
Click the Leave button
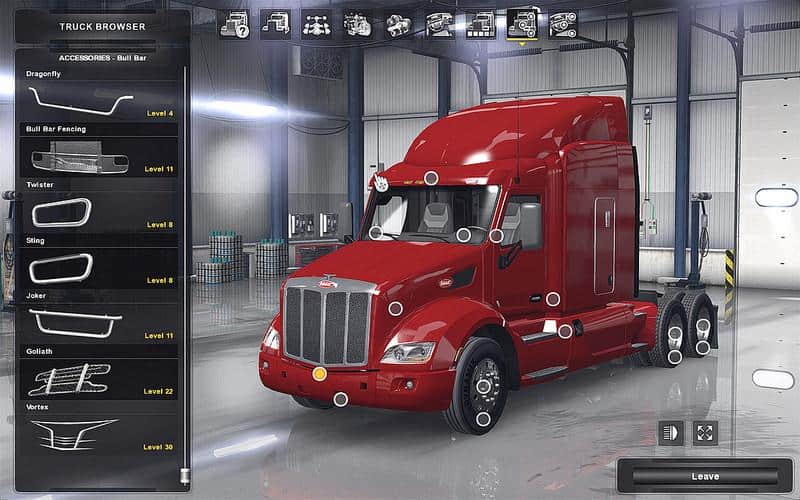[x=705, y=477]
